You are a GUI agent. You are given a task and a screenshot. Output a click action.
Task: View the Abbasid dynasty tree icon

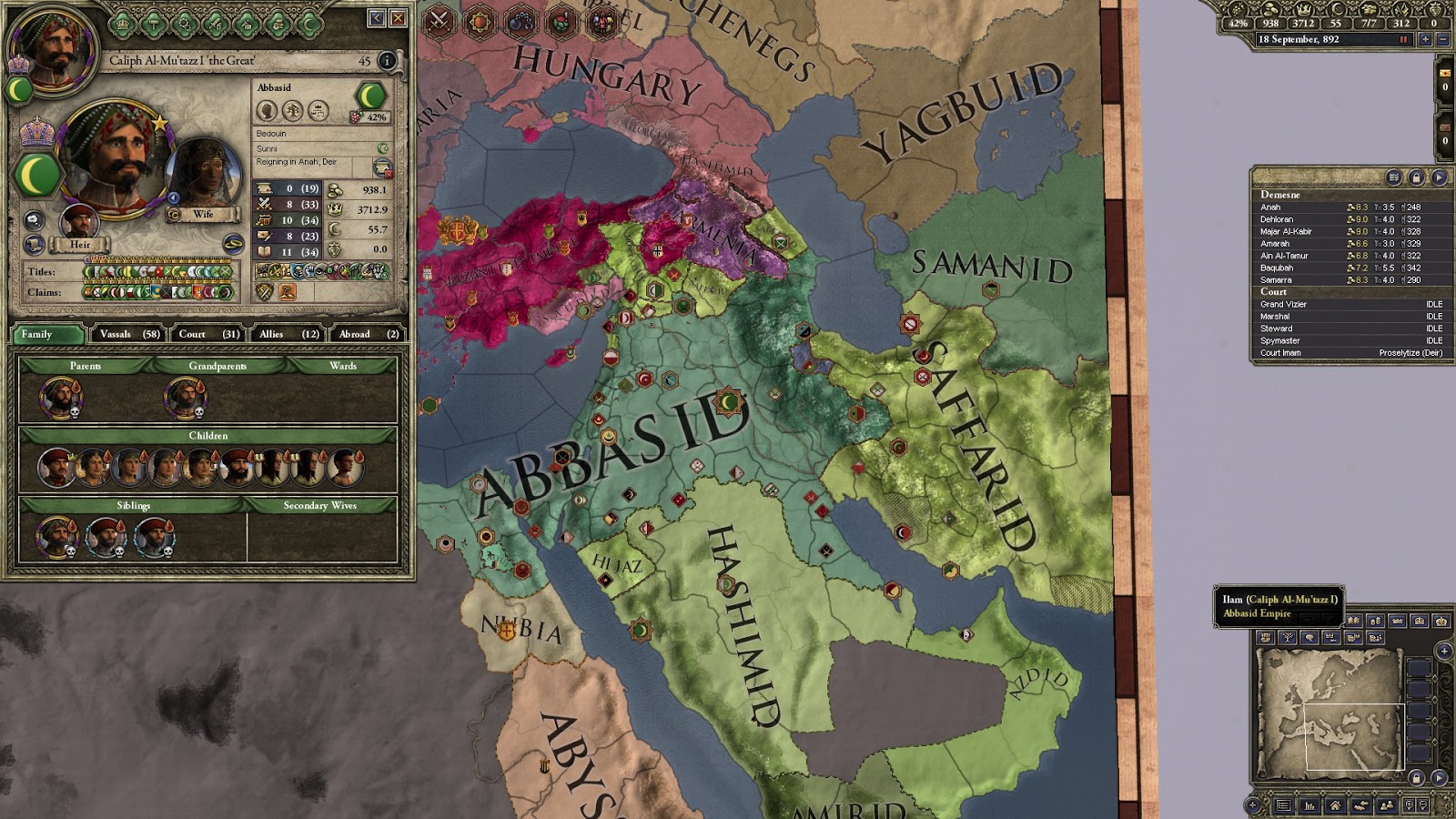click(293, 111)
